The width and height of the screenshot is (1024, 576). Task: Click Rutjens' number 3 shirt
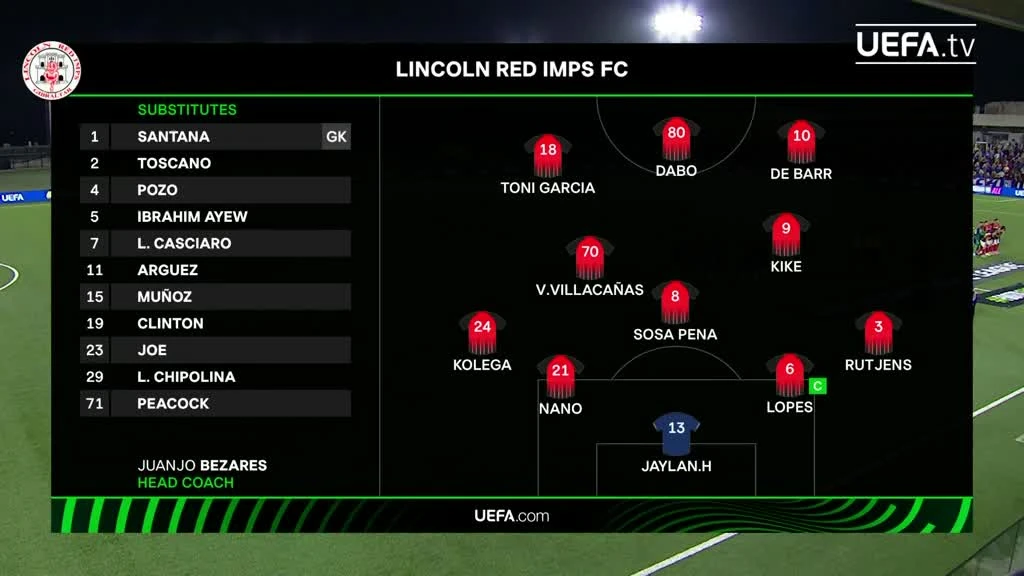878,332
